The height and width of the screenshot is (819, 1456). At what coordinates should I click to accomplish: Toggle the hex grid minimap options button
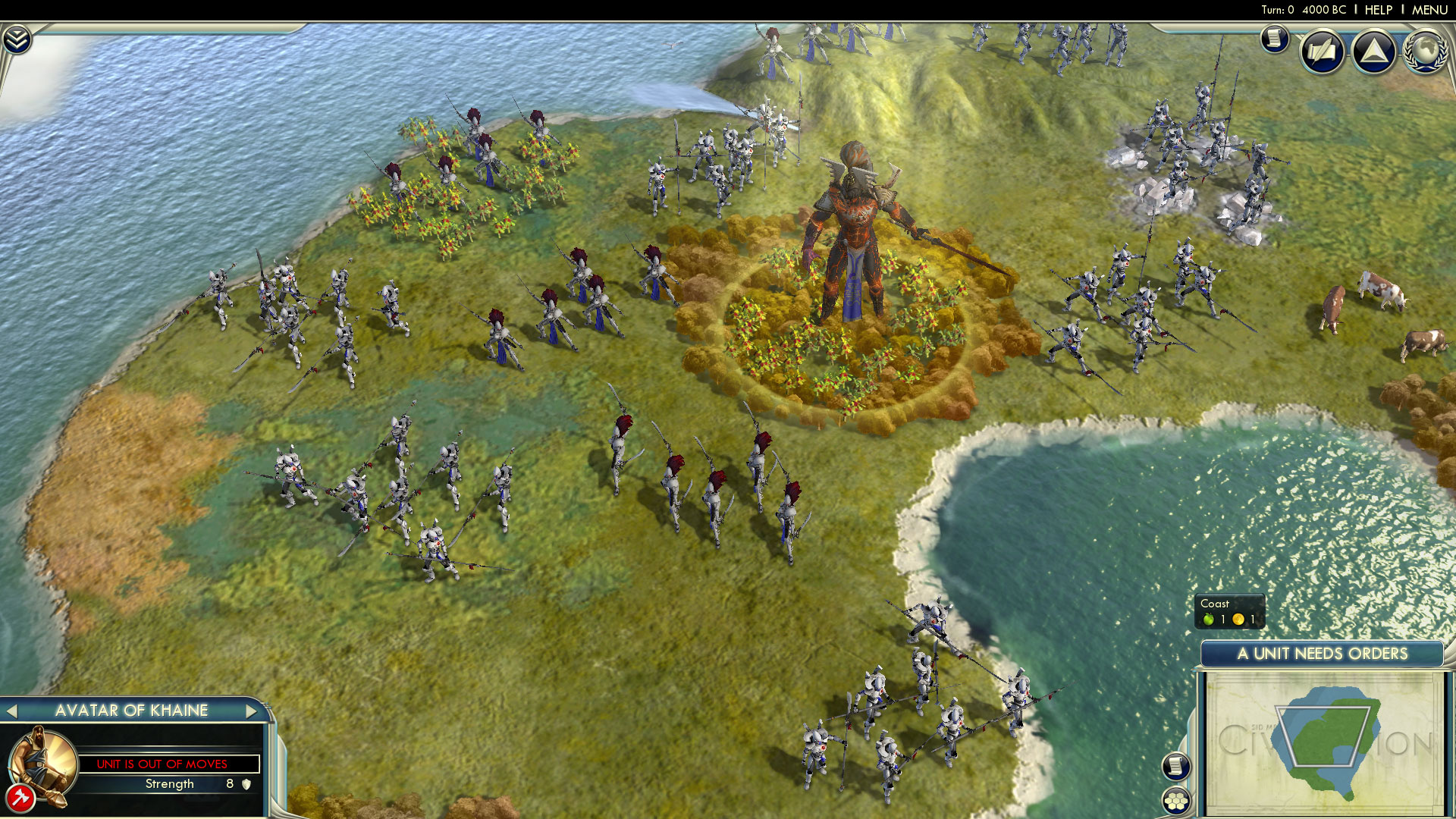[1175, 801]
